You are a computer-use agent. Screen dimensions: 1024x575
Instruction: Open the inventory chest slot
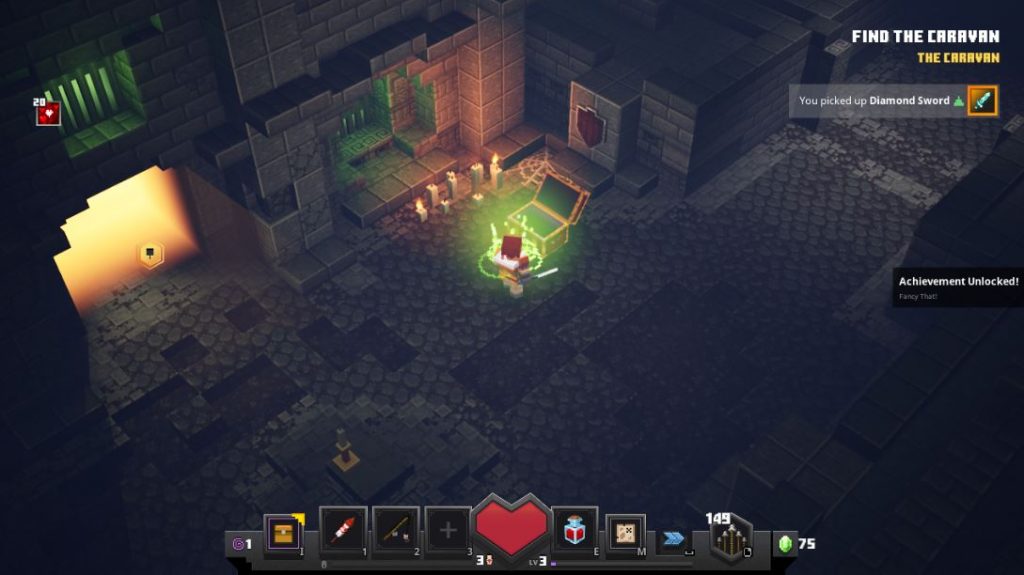click(x=283, y=531)
